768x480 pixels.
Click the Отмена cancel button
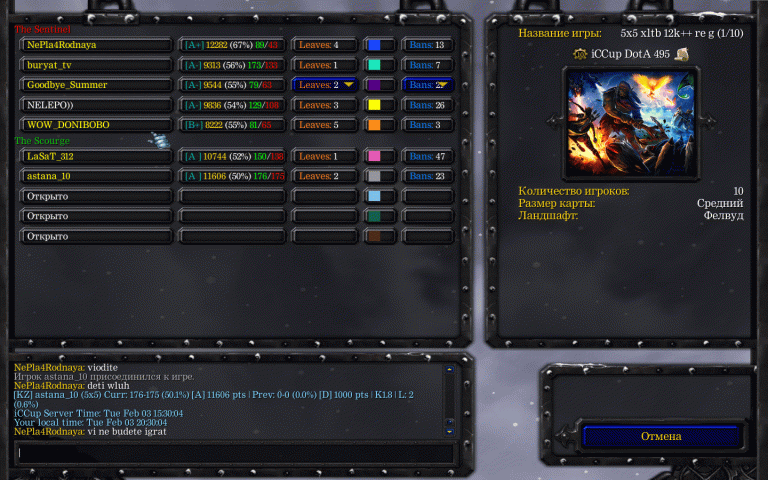tap(660, 436)
